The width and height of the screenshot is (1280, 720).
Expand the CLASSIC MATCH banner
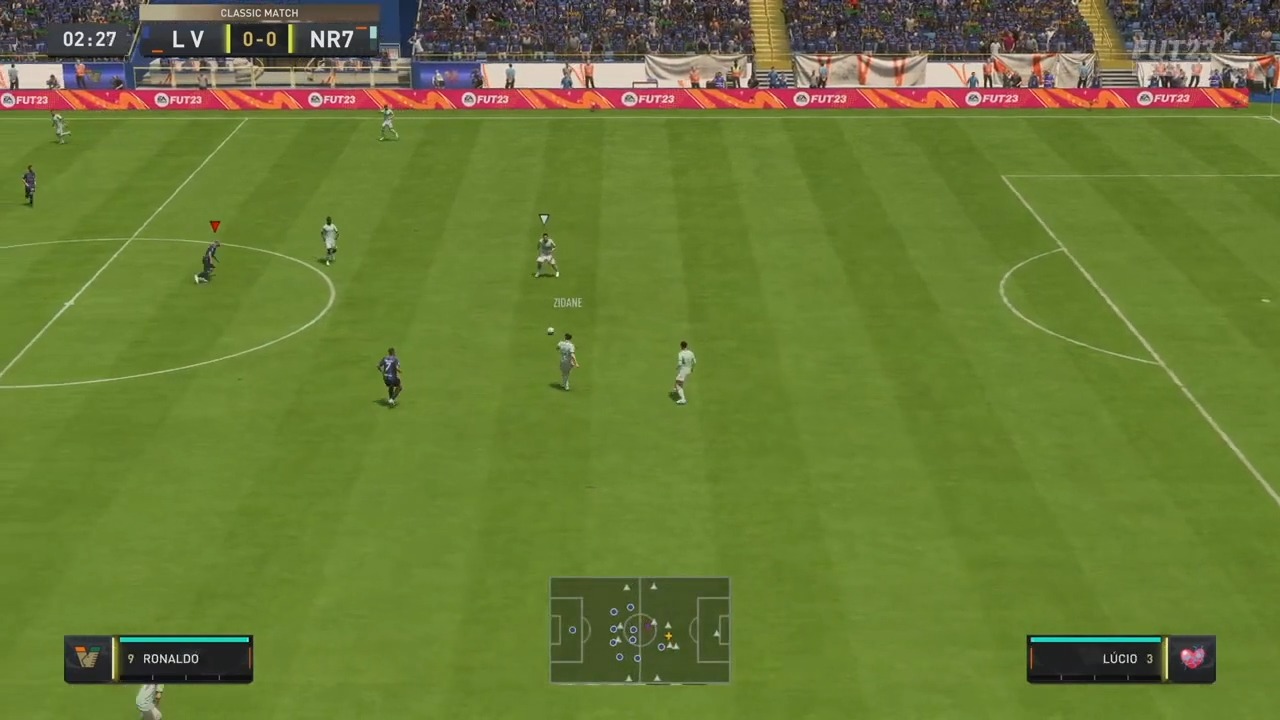[x=259, y=12]
